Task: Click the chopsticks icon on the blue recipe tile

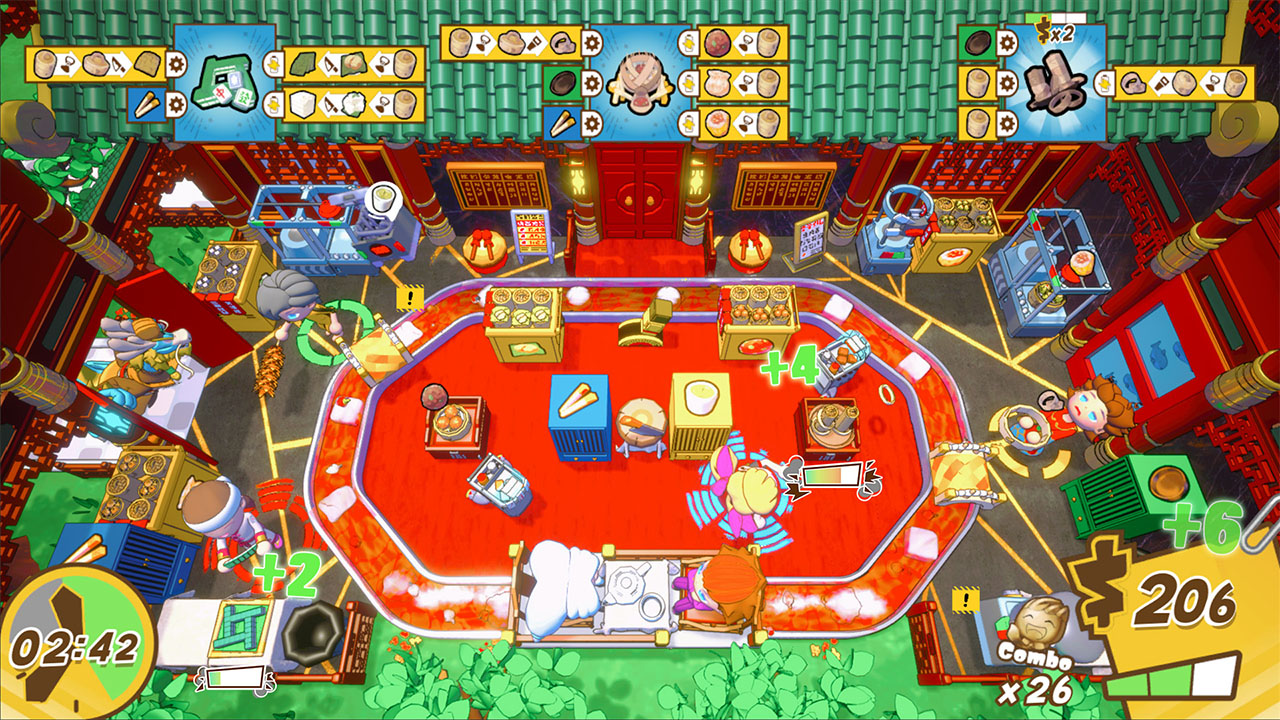Action: 145,103
